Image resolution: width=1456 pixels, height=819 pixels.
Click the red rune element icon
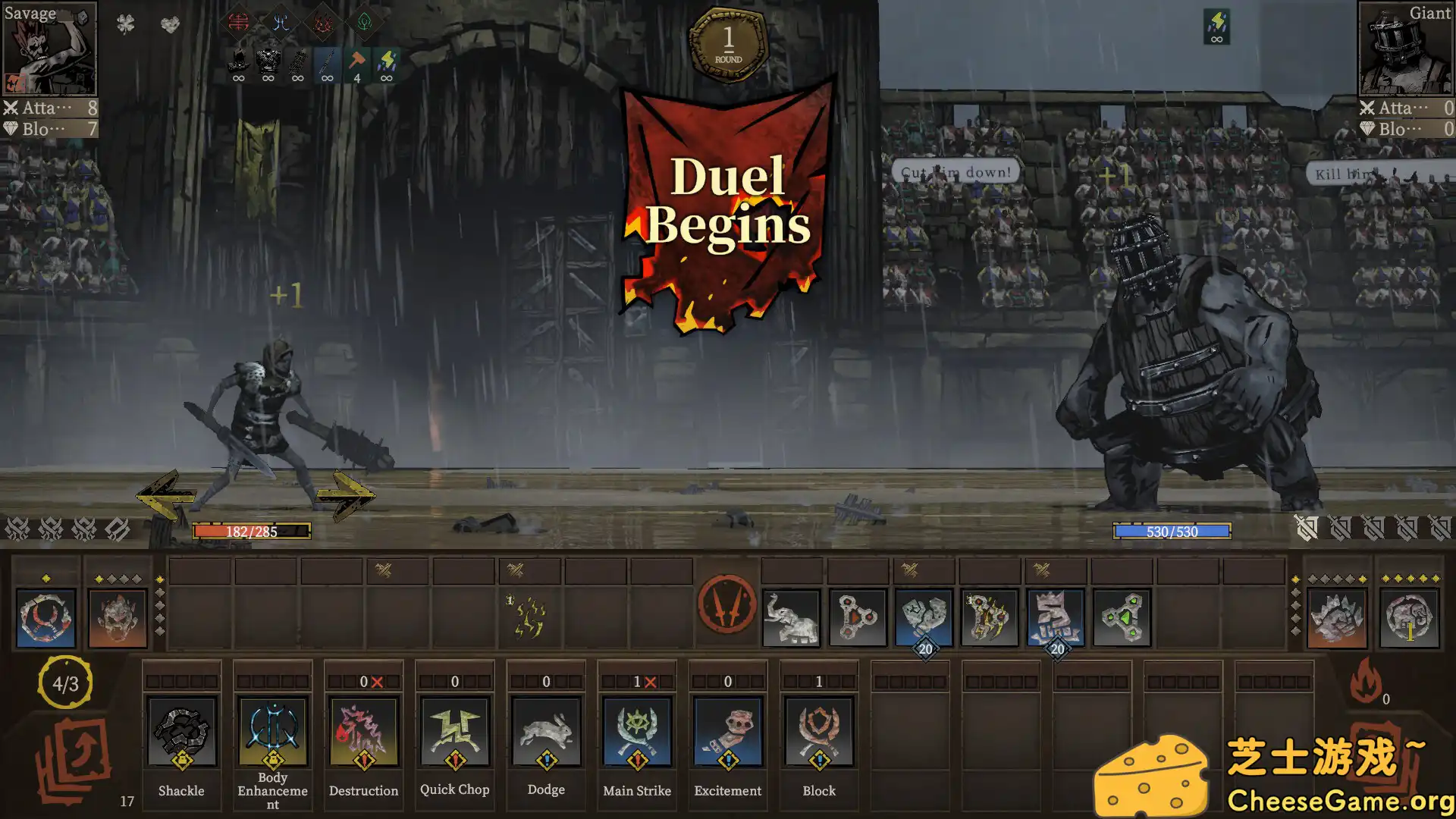238,23
